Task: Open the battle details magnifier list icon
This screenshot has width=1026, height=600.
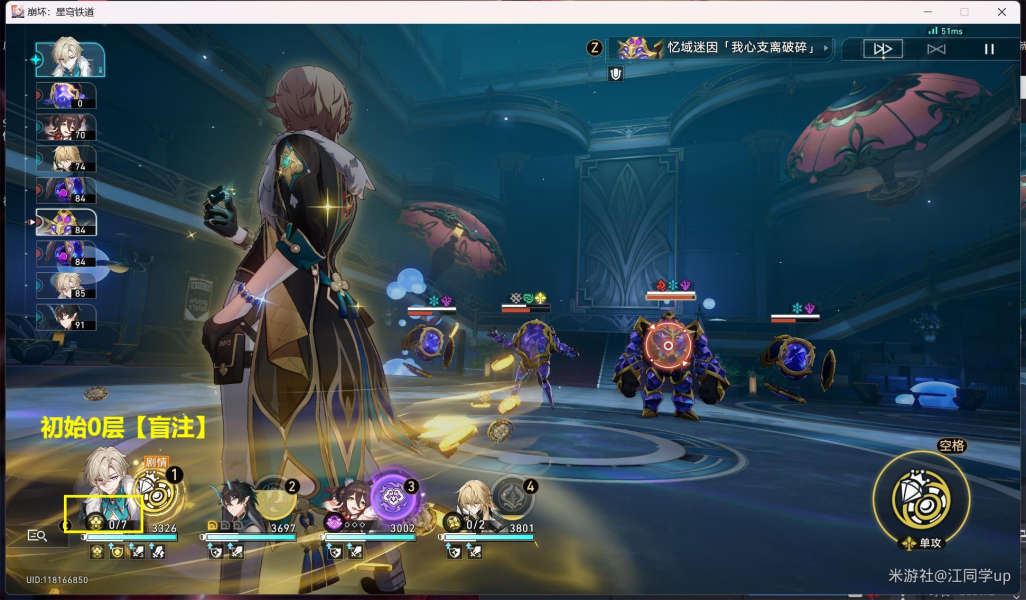Action: (x=37, y=536)
